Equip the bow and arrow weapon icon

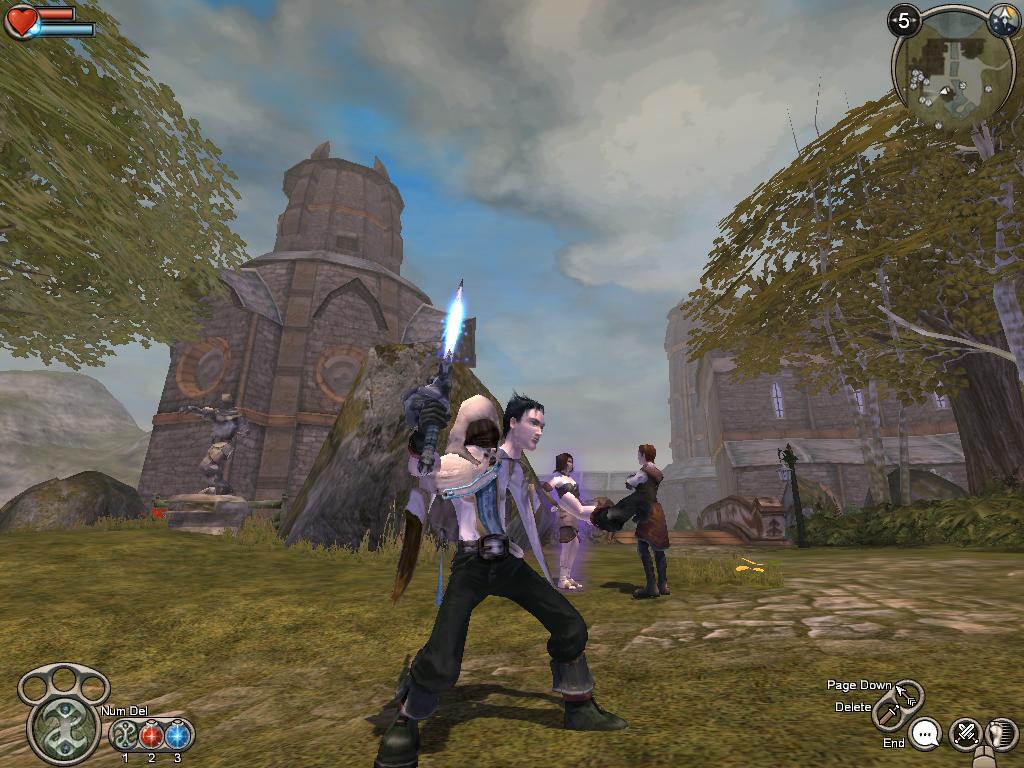909,692
